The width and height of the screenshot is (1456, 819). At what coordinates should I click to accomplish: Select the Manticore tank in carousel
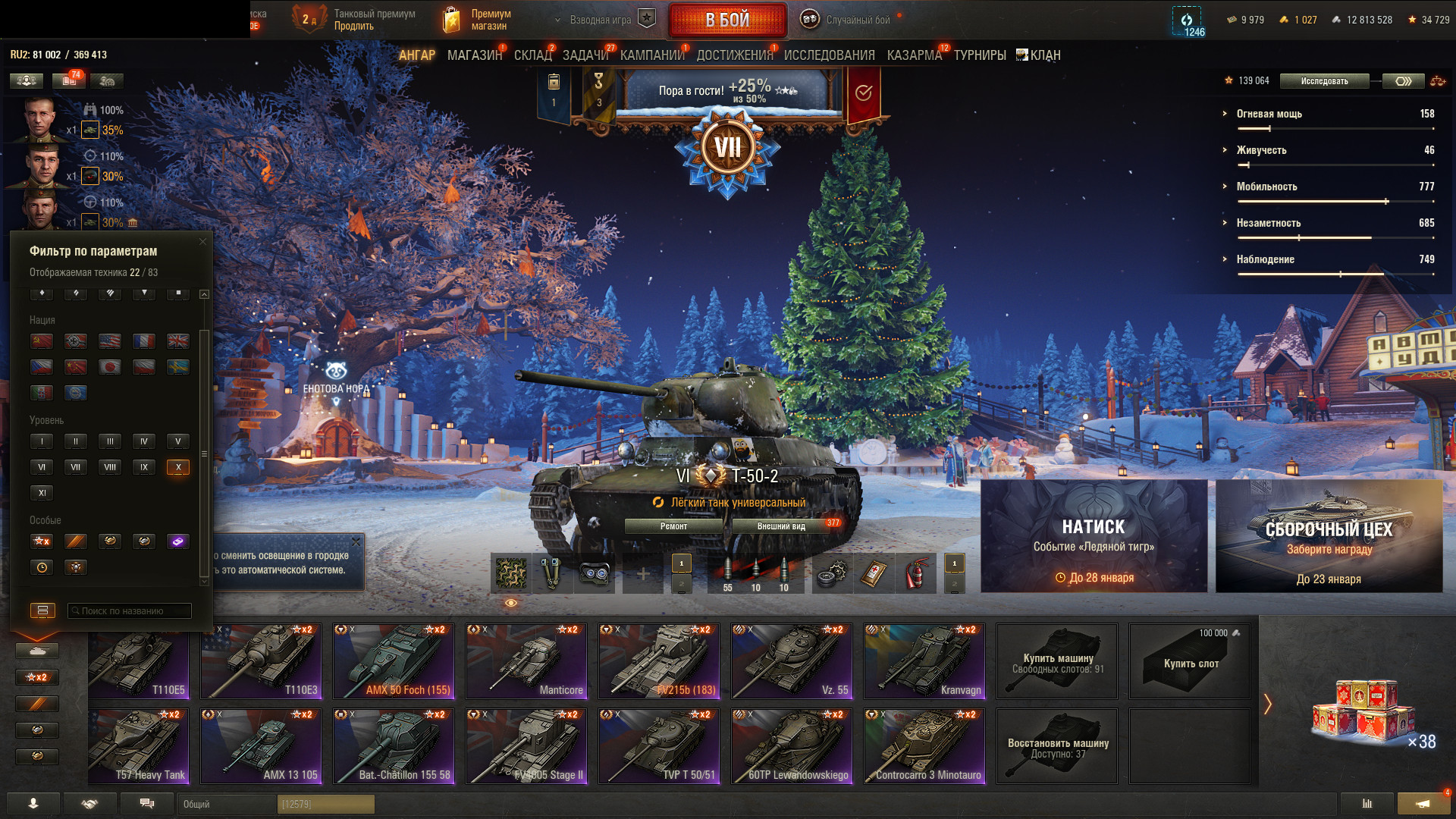pyautogui.click(x=526, y=661)
